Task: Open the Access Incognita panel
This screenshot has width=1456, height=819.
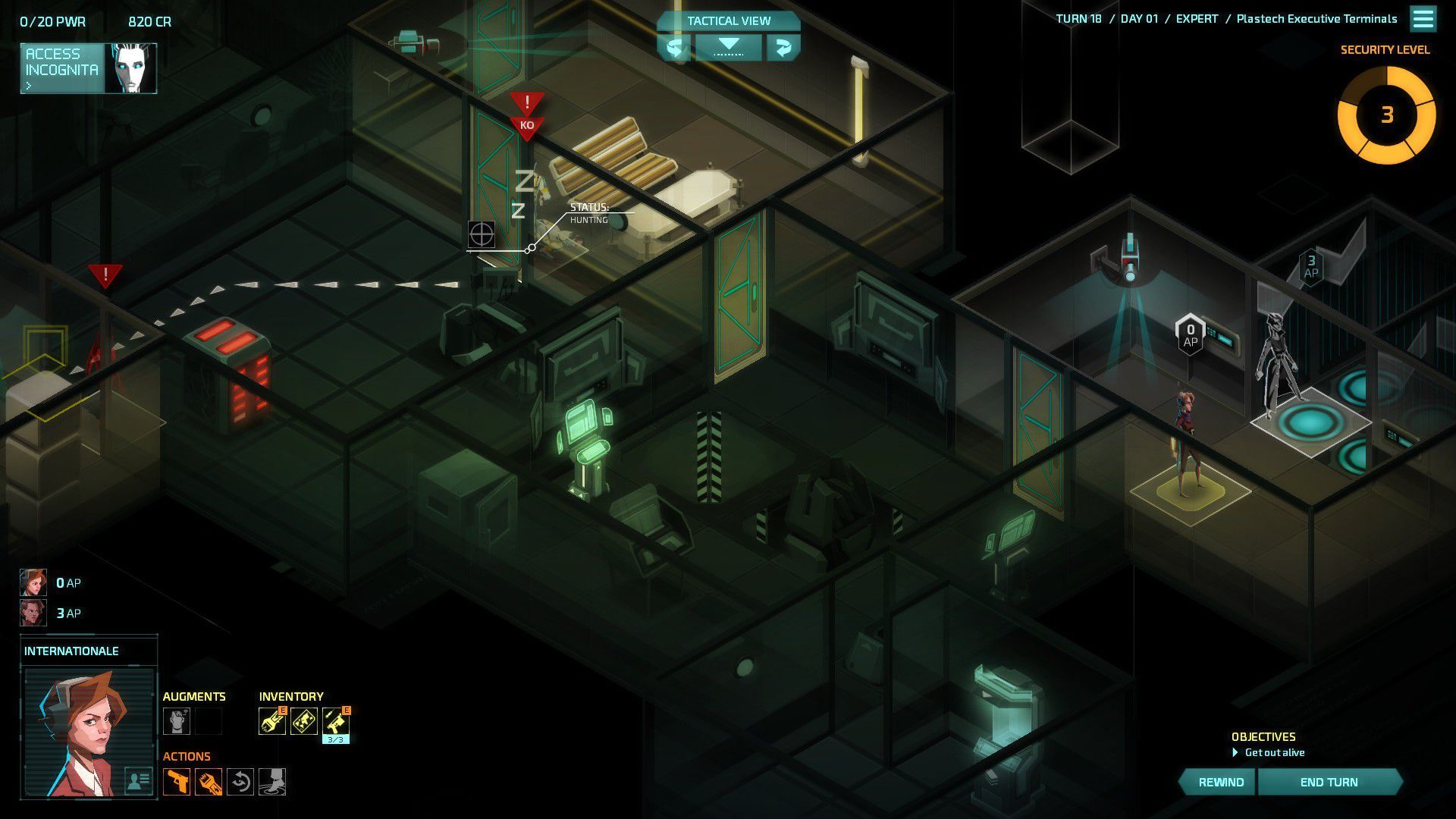Action: point(88,68)
